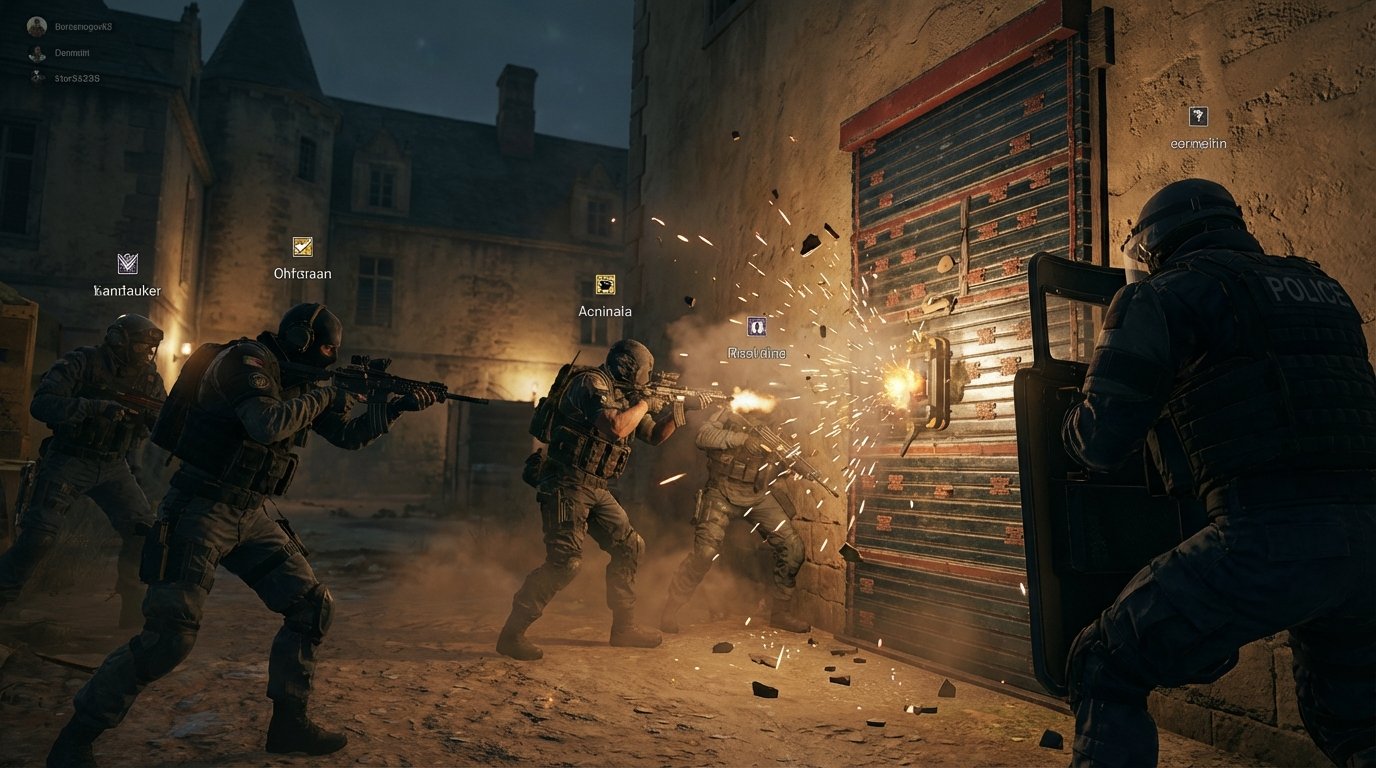Select the Kantauker teammate marker icon
Screen dimensions: 1376x768
pyautogui.click(x=127, y=263)
